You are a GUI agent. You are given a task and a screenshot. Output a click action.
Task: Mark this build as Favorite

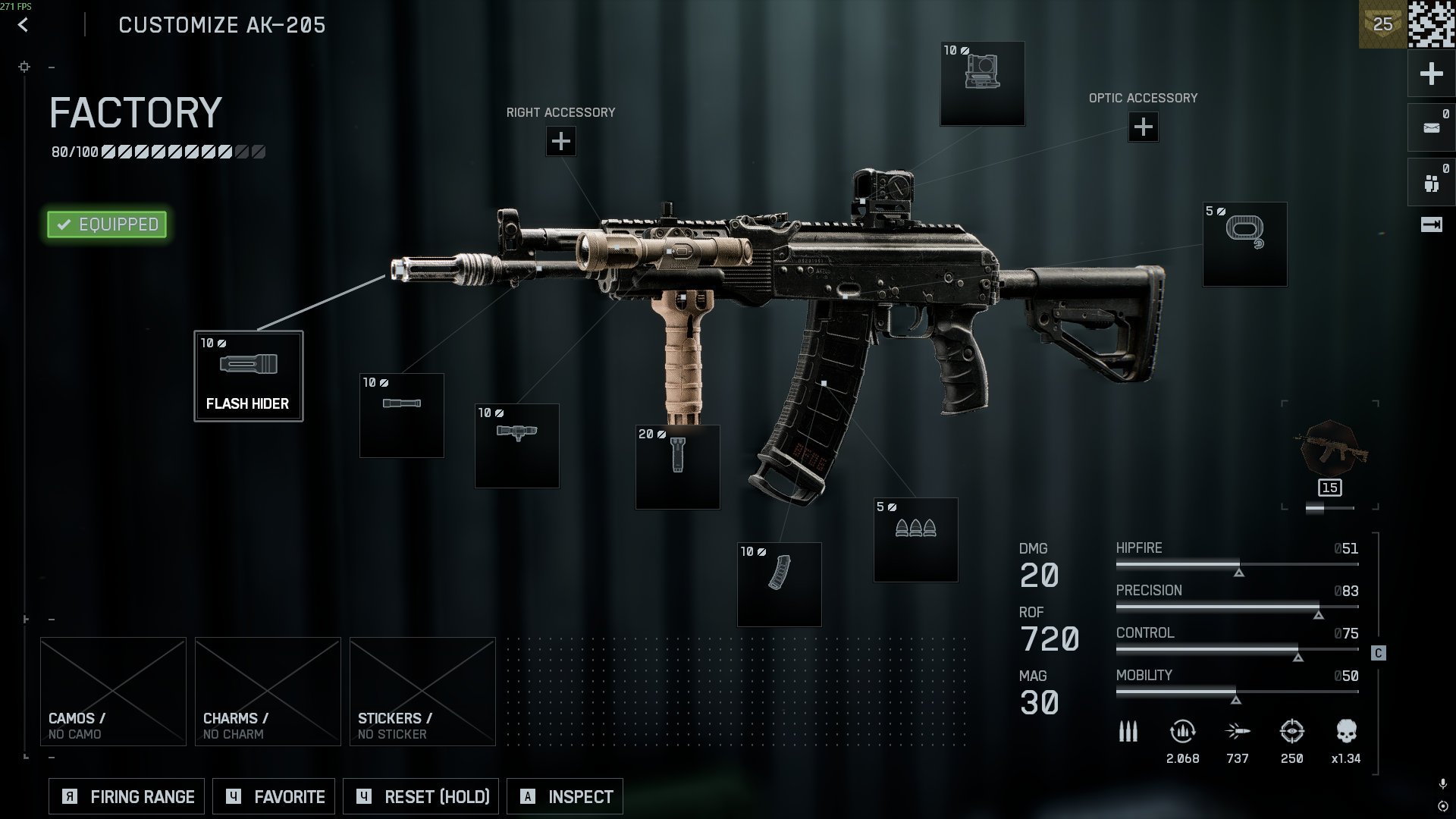[274, 796]
